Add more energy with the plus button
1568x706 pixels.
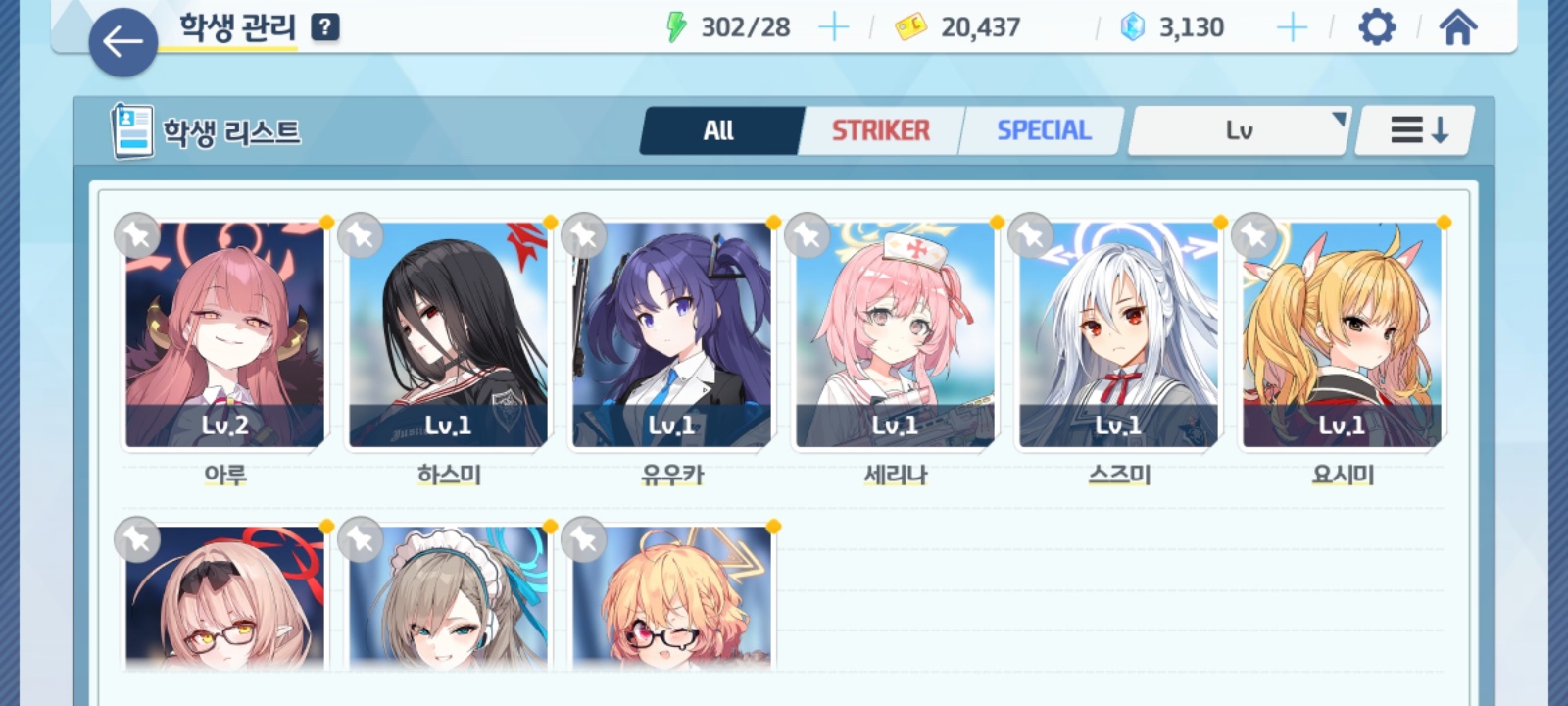[x=833, y=27]
